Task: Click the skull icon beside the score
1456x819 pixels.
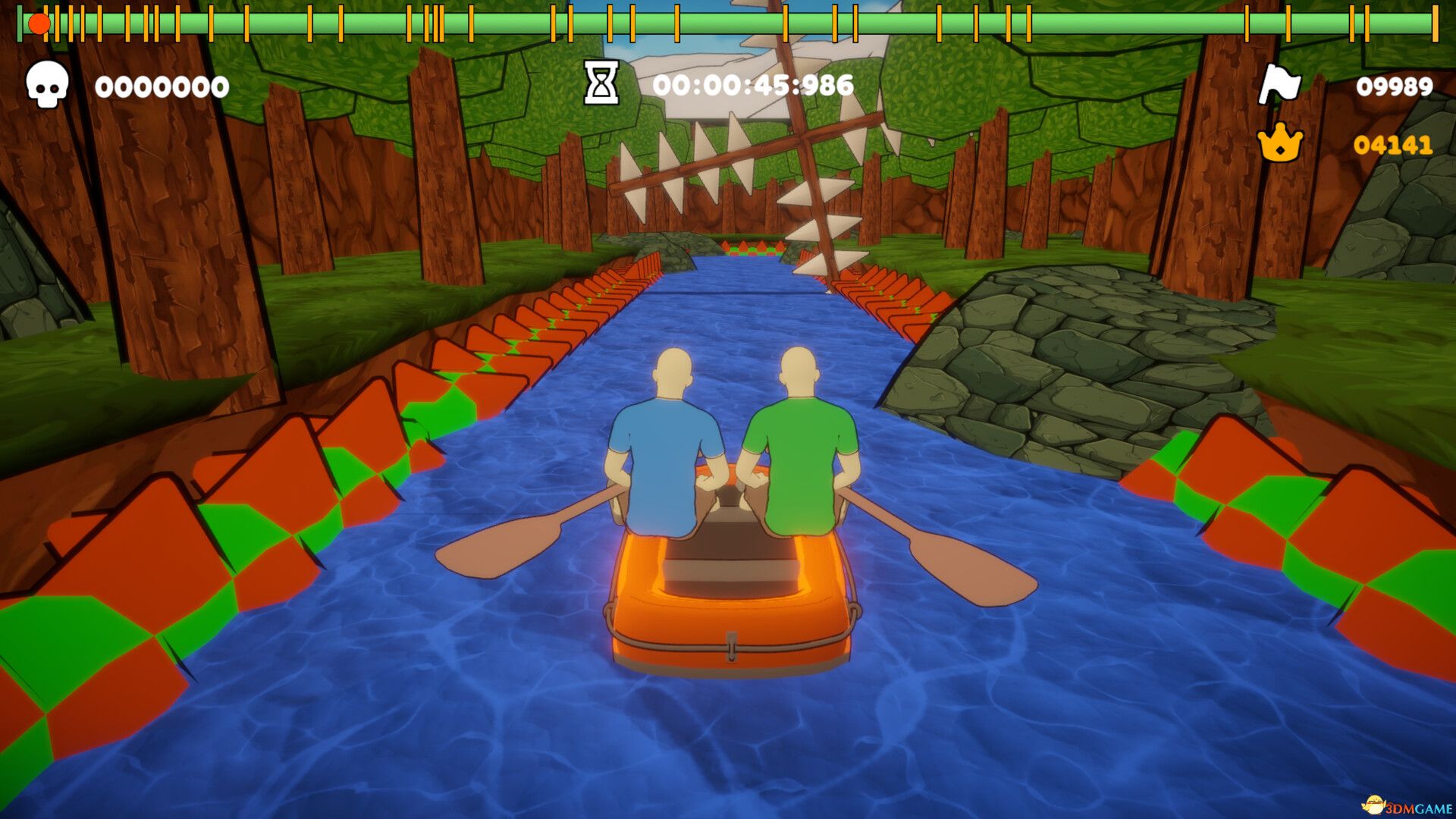Action: pyautogui.click(x=47, y=86)
